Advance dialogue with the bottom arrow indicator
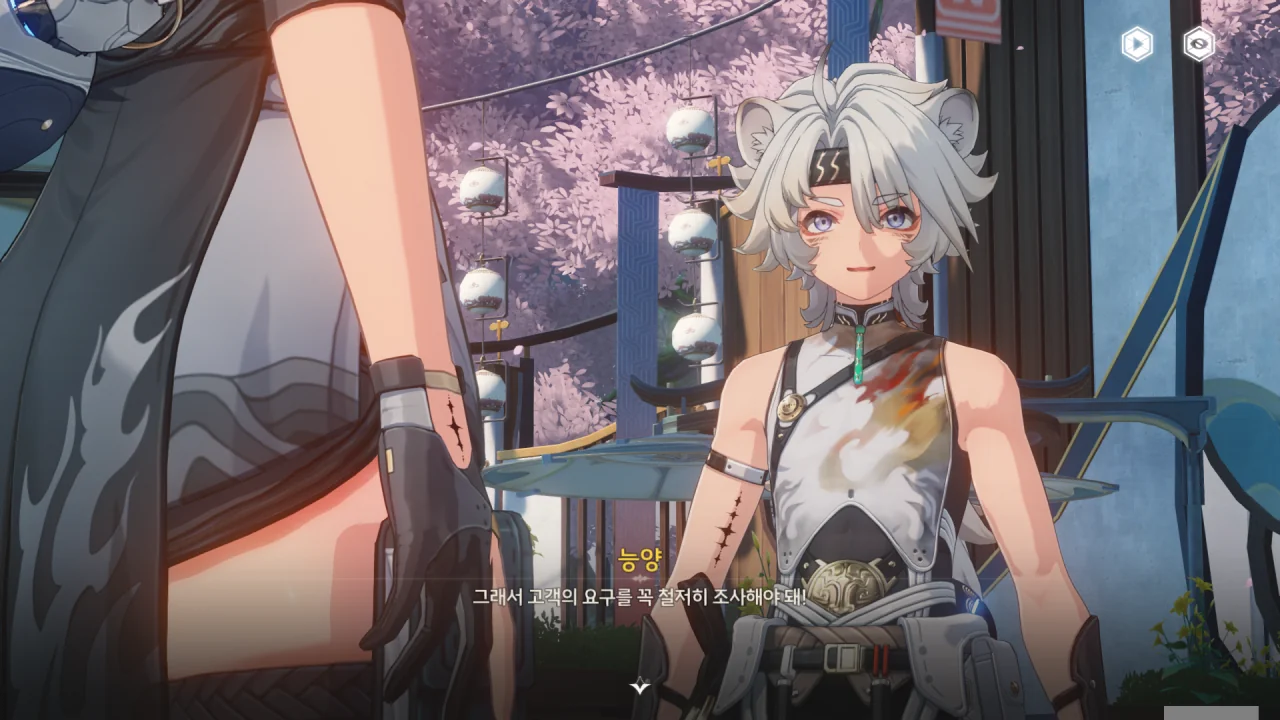1280x720 pixels. (x=640, y=686)
